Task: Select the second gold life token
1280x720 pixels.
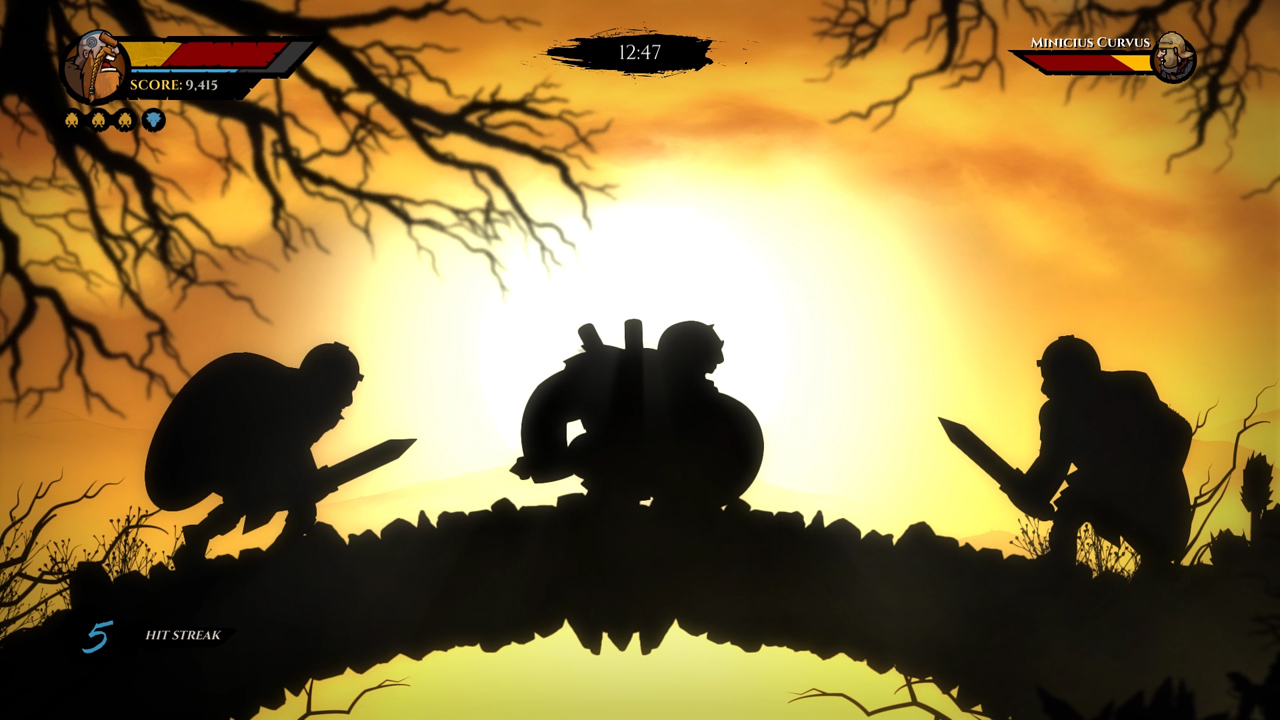Action: [98, 119]
